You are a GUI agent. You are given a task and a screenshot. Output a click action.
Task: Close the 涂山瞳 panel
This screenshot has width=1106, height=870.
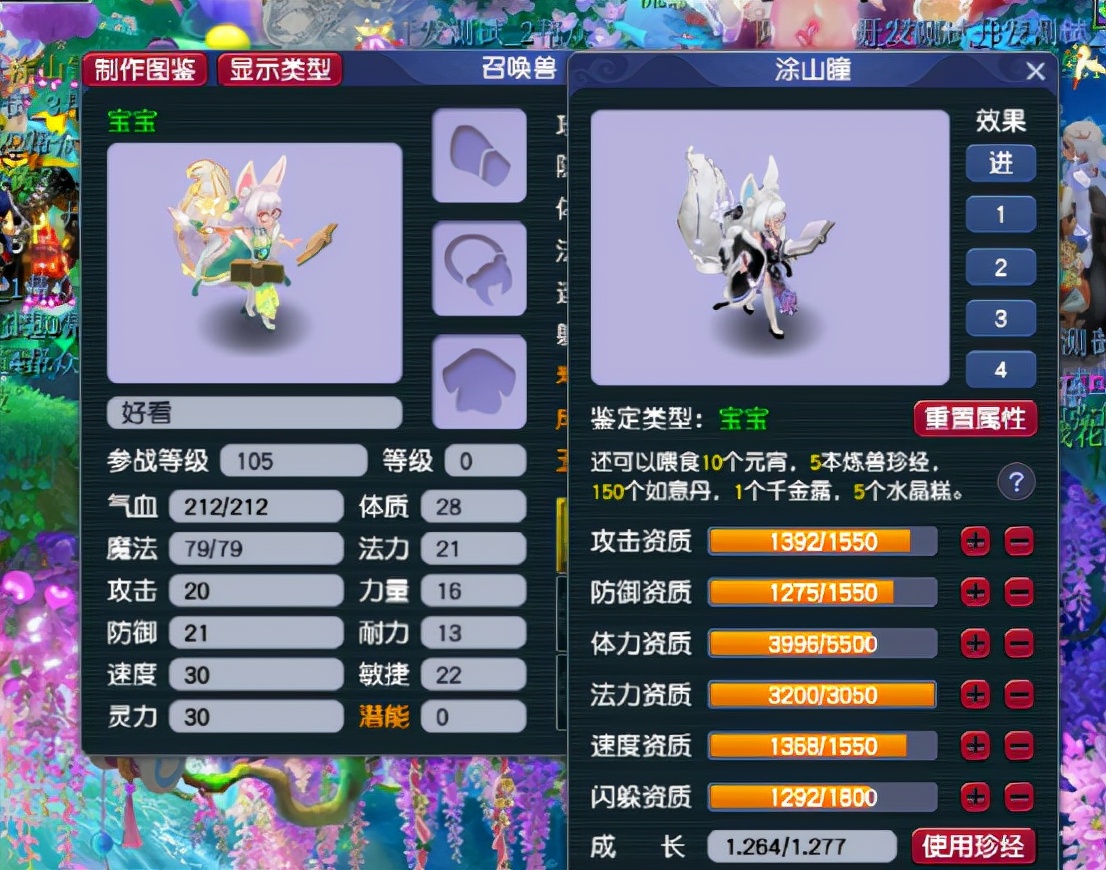point(1036,71)
